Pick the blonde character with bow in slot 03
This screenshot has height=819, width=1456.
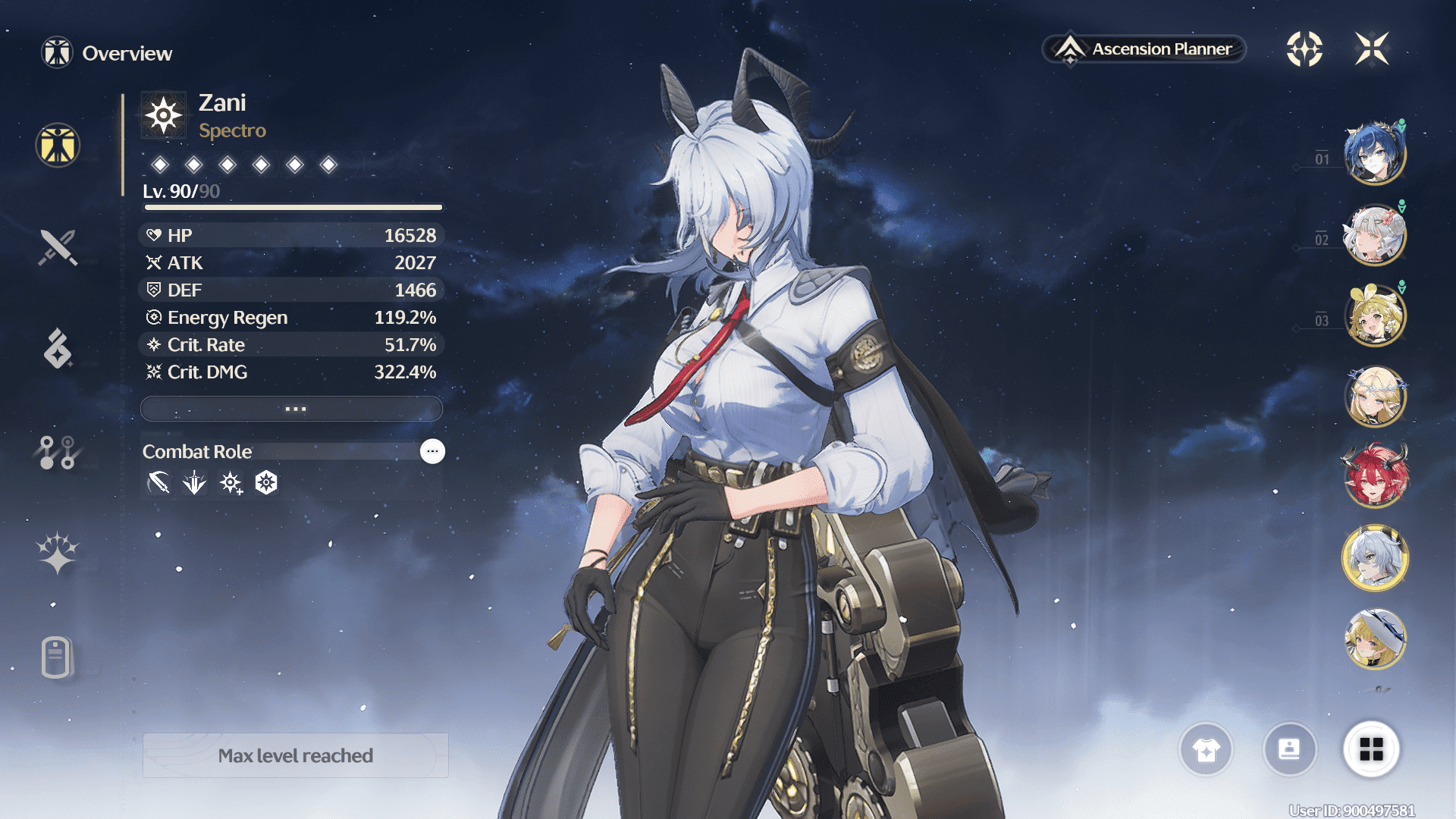[1374, 315]
